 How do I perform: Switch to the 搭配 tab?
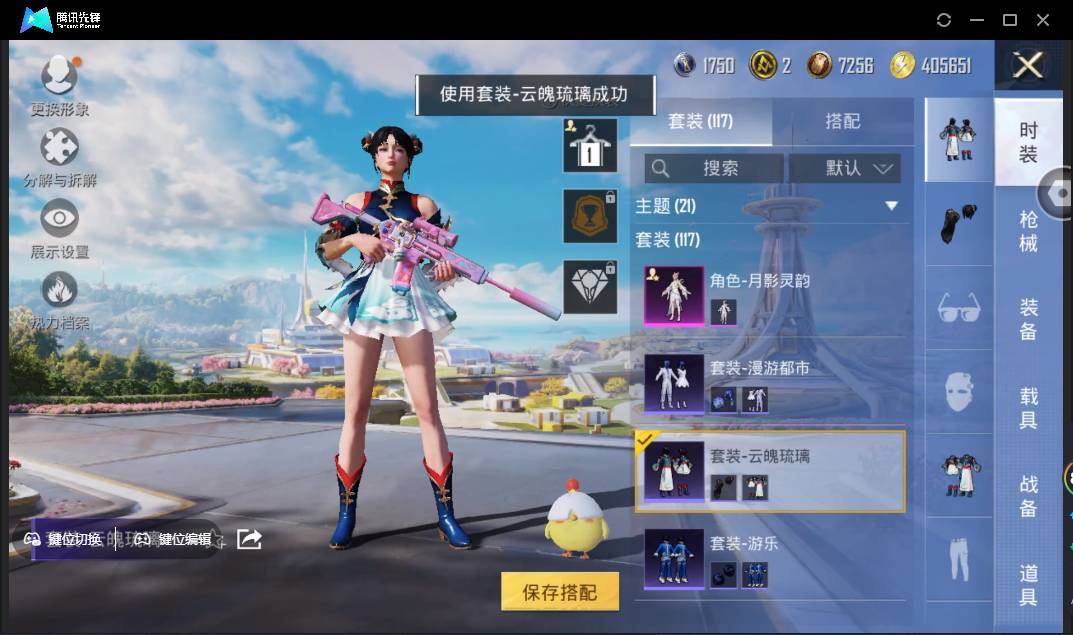(842, 121)
